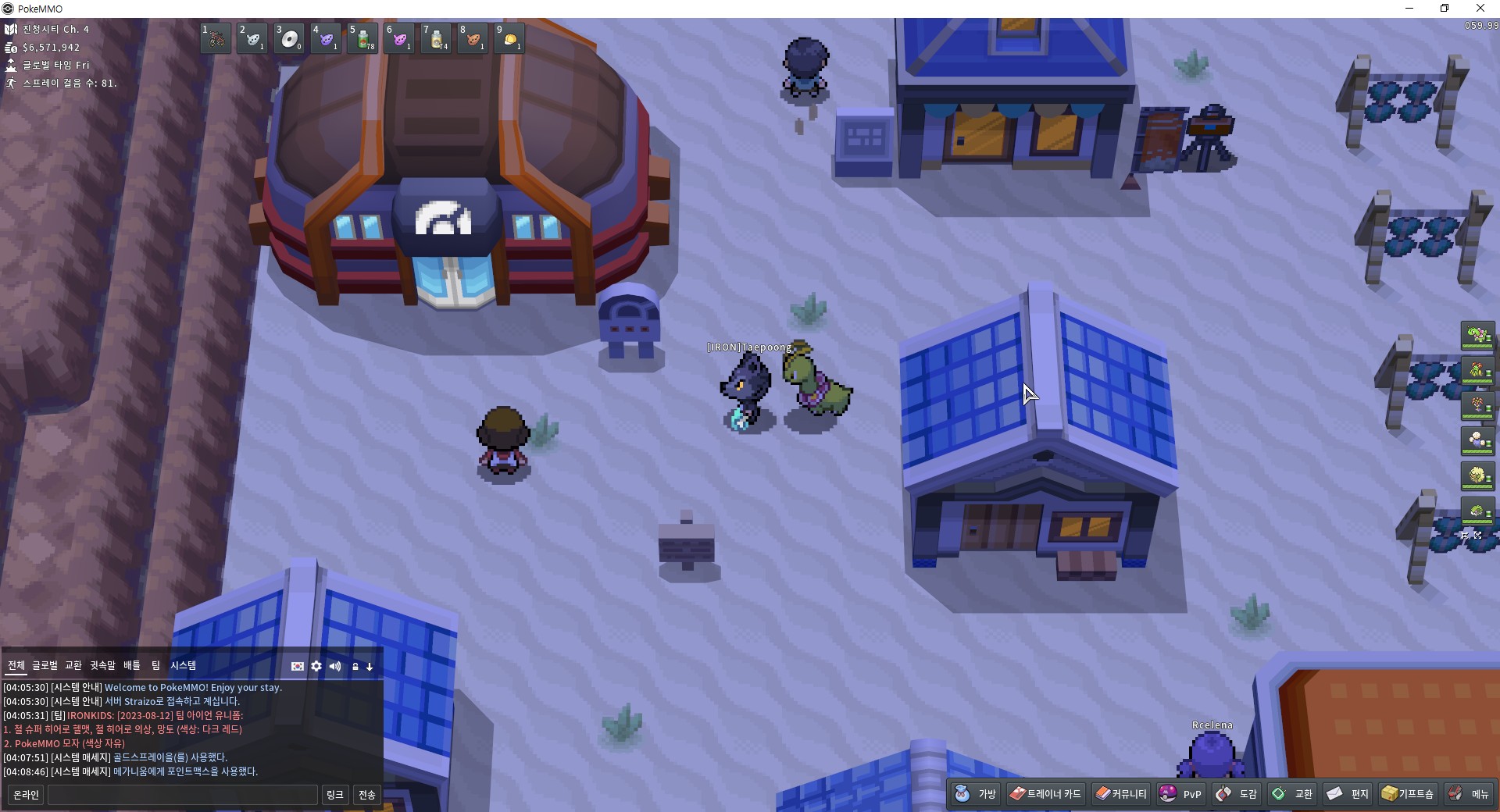Viewport: 1500px width, 812px height.
Task: Switch to the 글로벌 (Global) chat tab
Action: tap(45, 665)
